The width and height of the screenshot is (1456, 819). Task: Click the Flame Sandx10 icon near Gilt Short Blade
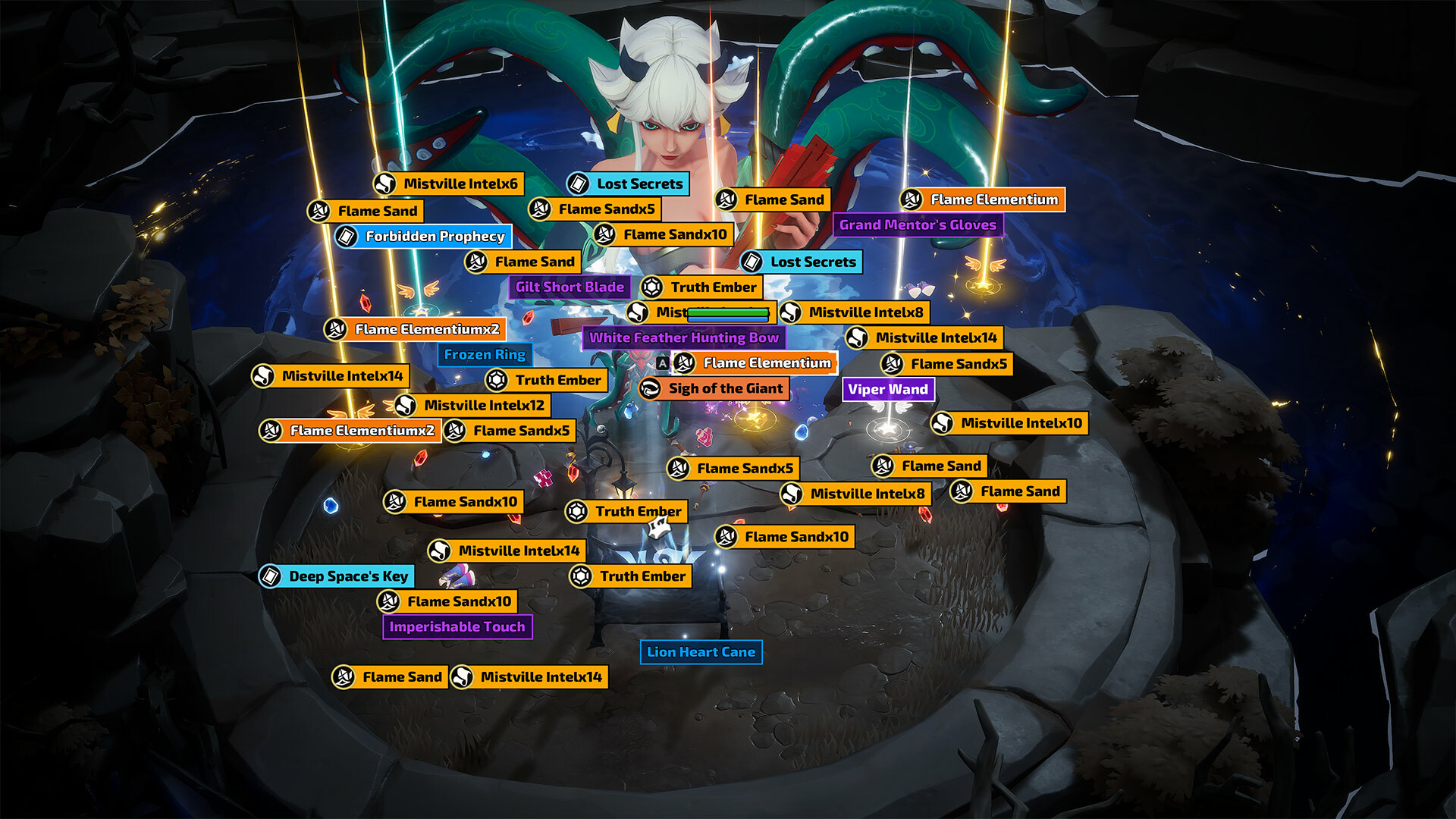[x=607, y=234]
